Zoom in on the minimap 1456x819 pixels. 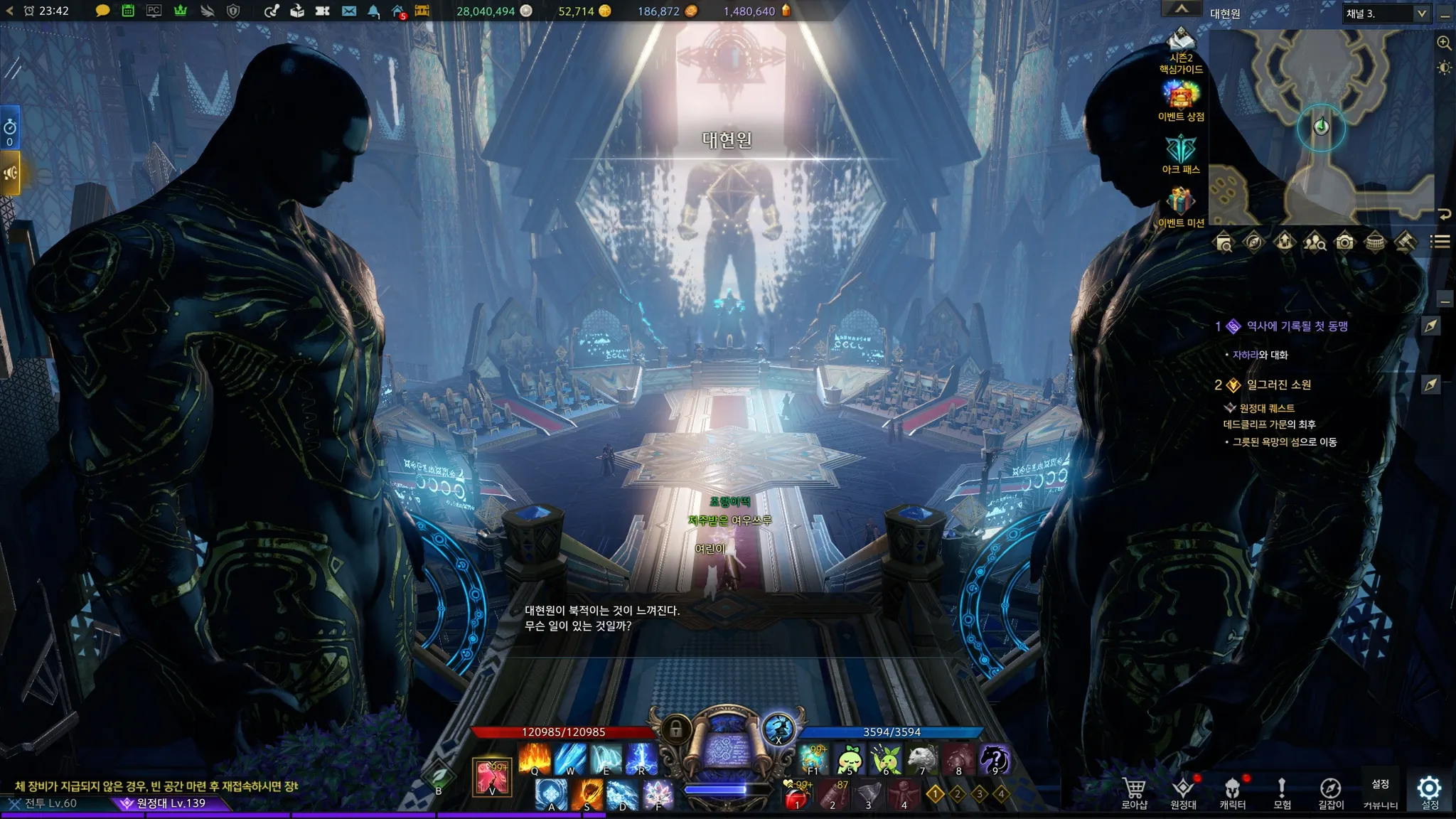(x=1444, y=43)
